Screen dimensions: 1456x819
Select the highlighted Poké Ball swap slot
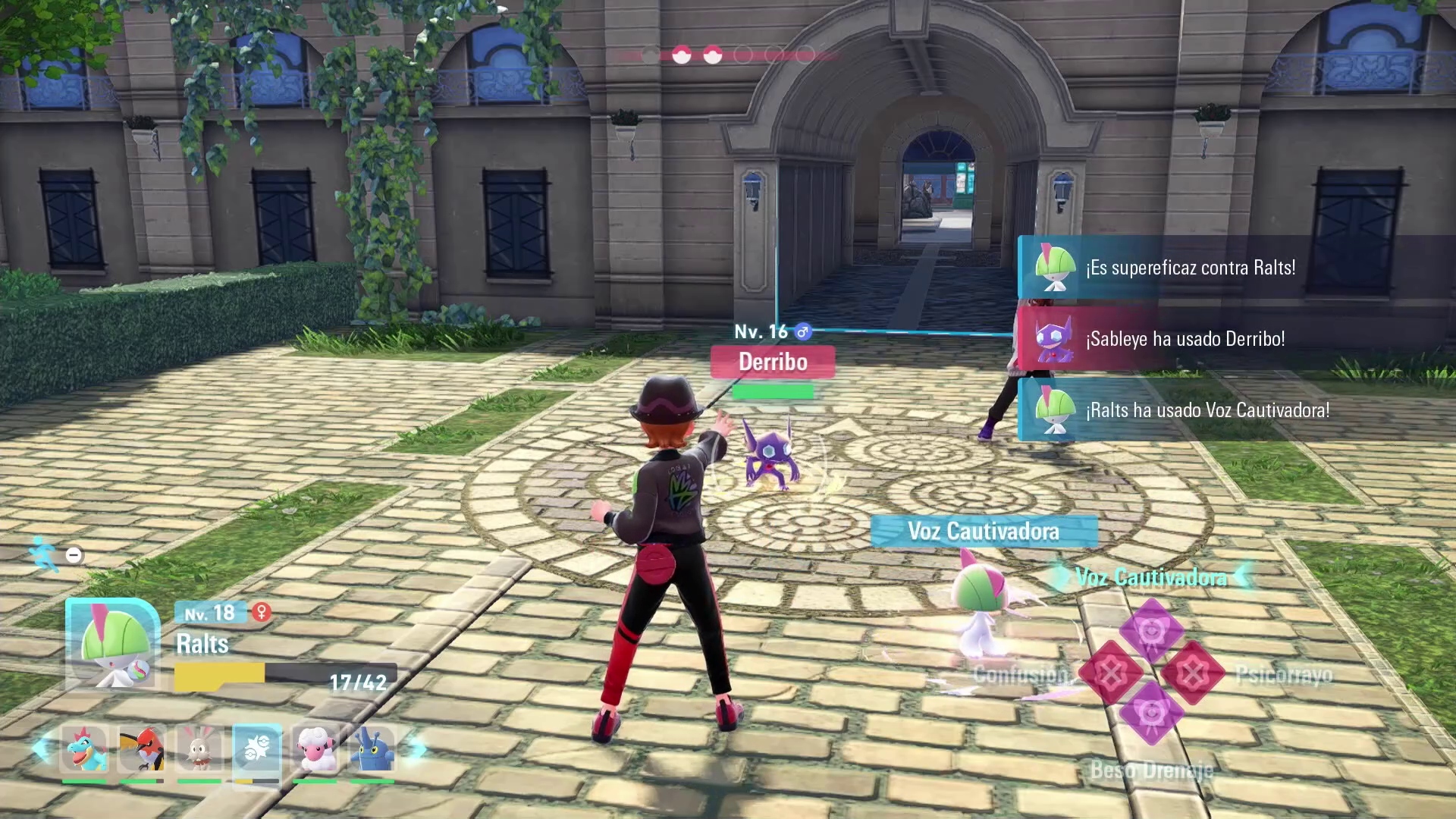(x=257, y=751)
